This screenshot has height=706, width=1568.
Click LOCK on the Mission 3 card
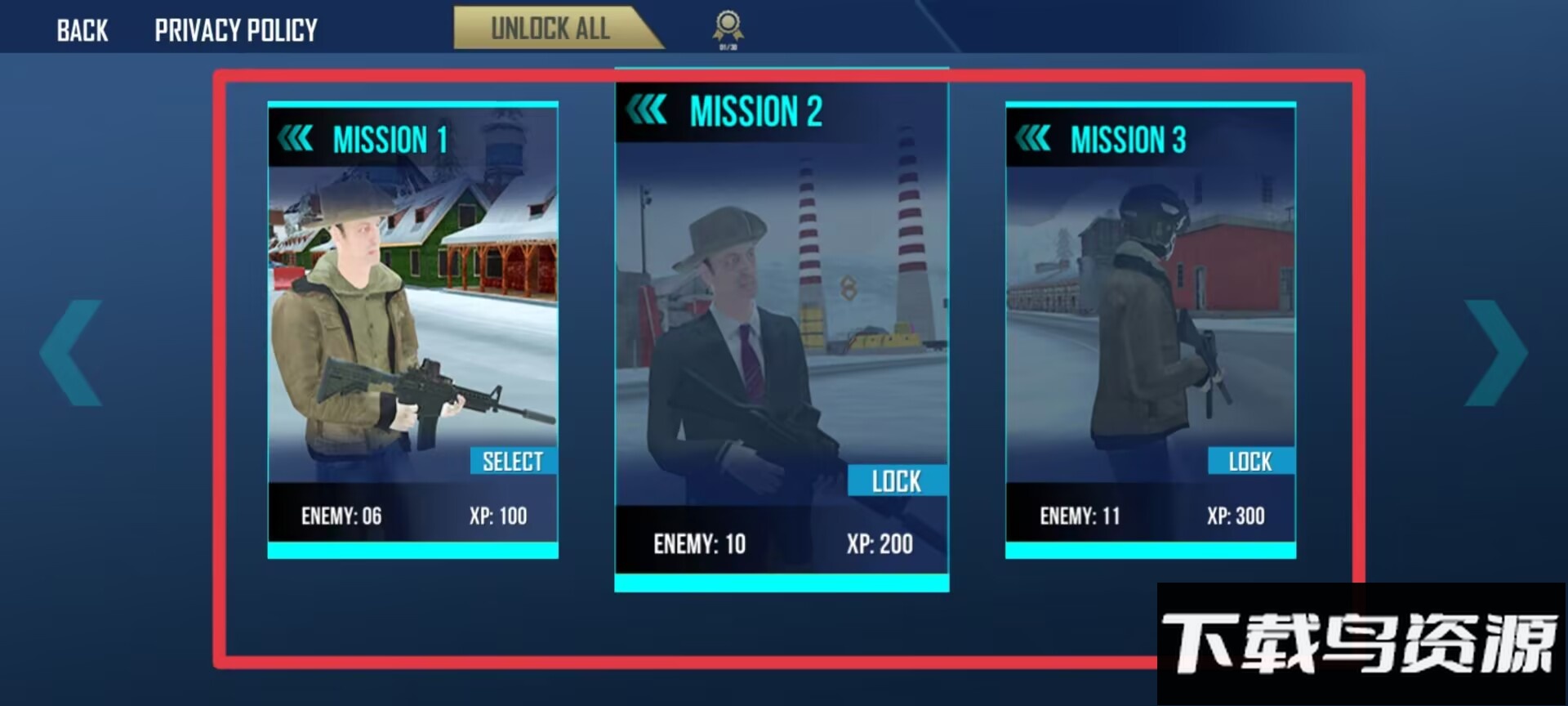point(1250,462)
